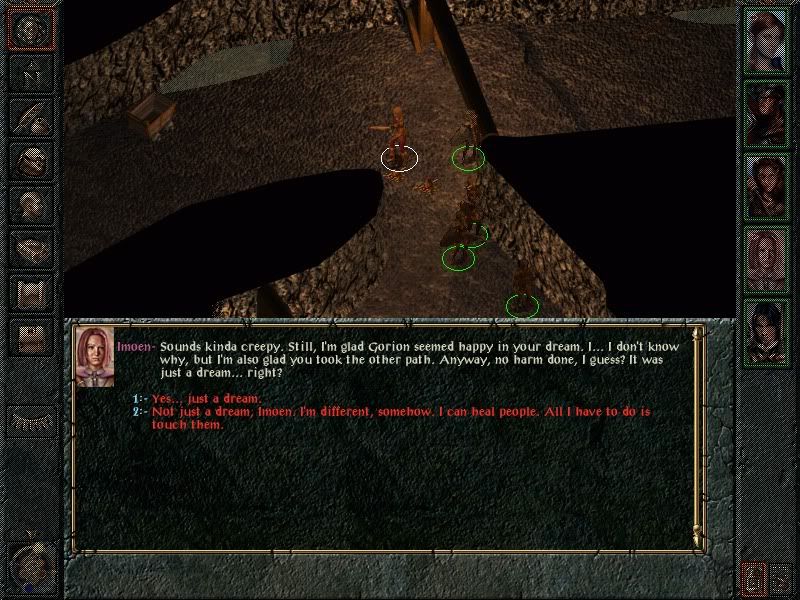This screenshot has width=800, height=600.
Task: Click the select-all party button
Action: pyautogui.click(x=753, y=577)
